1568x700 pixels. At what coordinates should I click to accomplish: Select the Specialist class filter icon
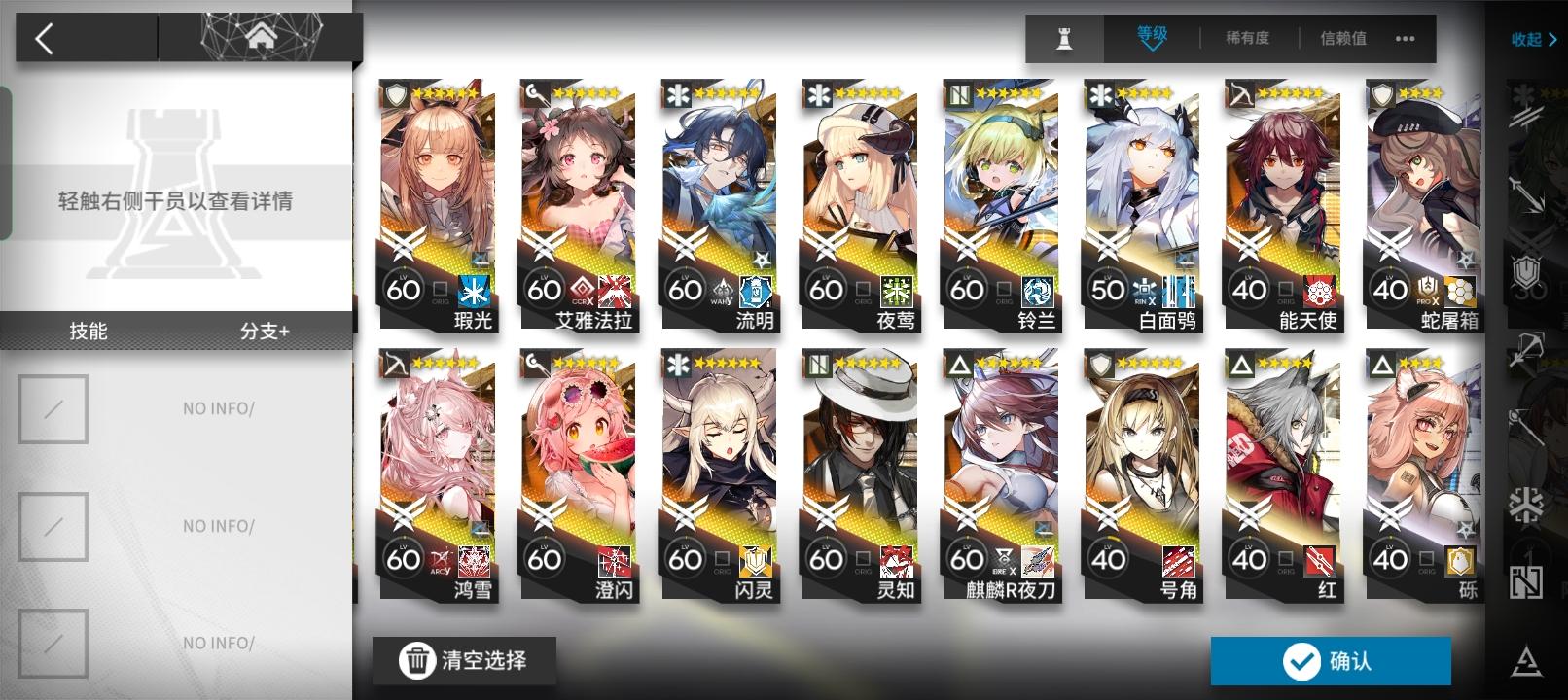point(1525,658)
